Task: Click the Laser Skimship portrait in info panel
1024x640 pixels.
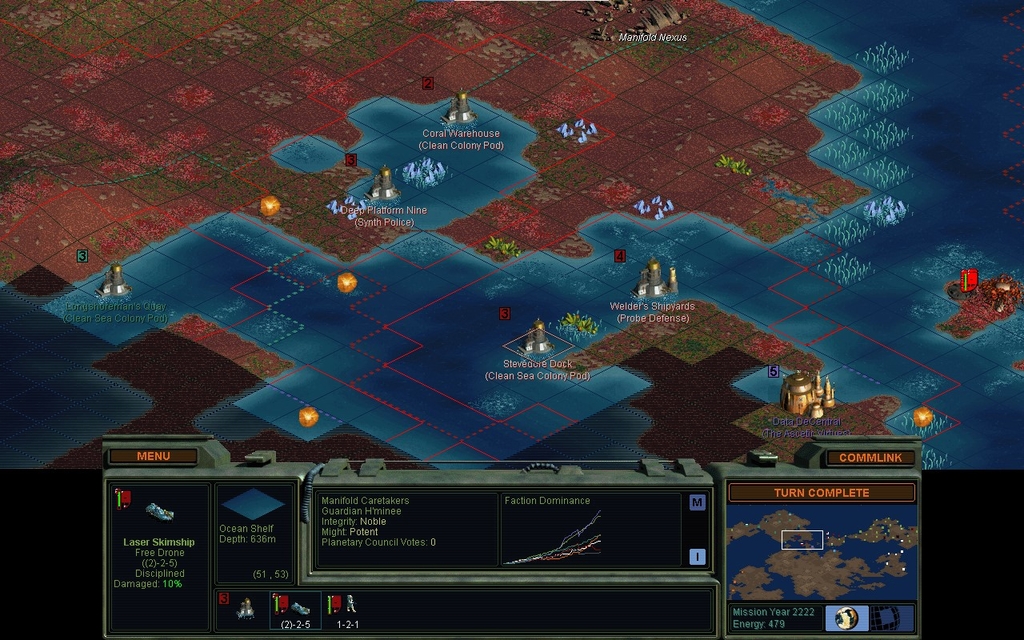Action: pyautogui.click(x=159, y=512)
